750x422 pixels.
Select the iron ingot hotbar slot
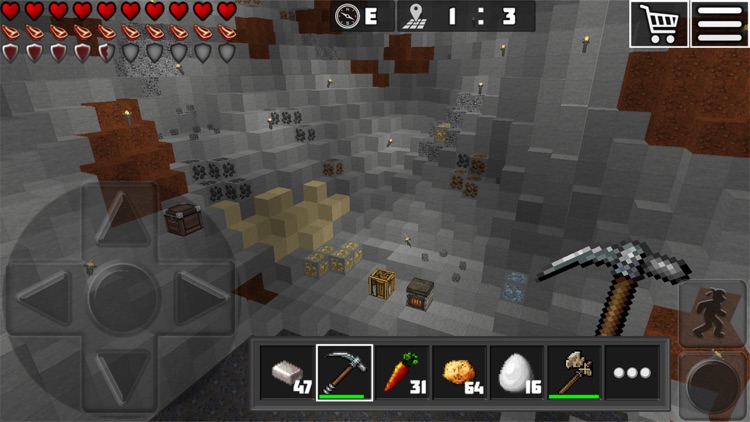287,373
